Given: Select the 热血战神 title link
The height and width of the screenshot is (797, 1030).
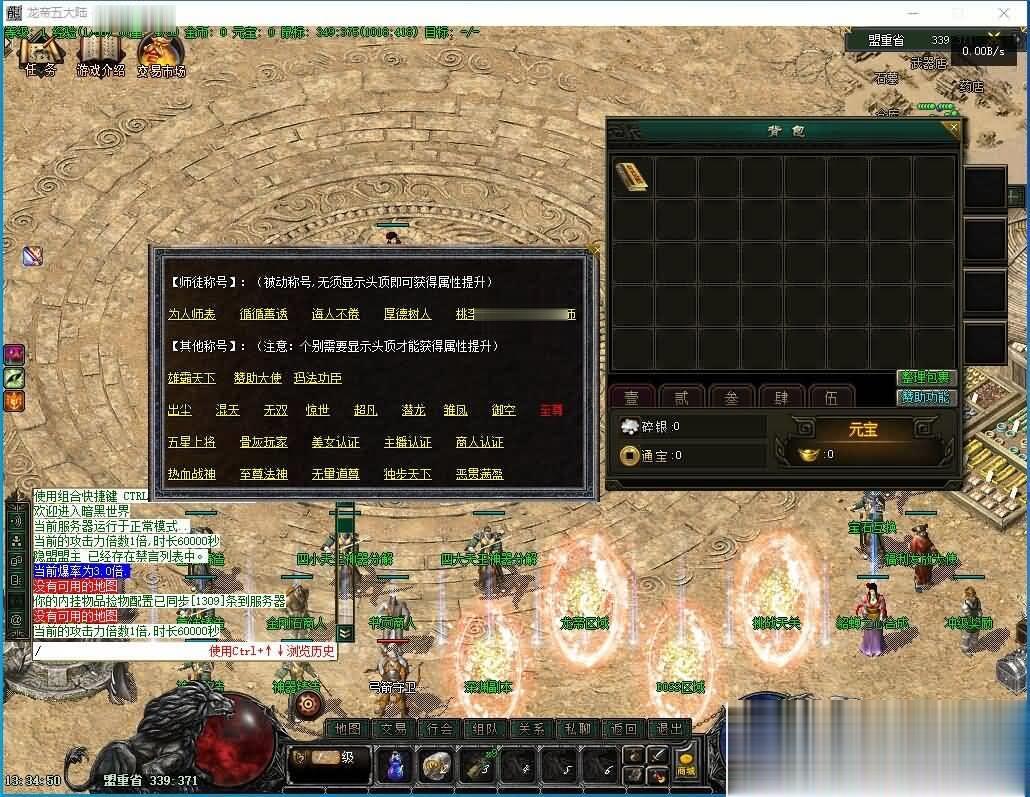Looking at the screenshot, I should 192,474.
